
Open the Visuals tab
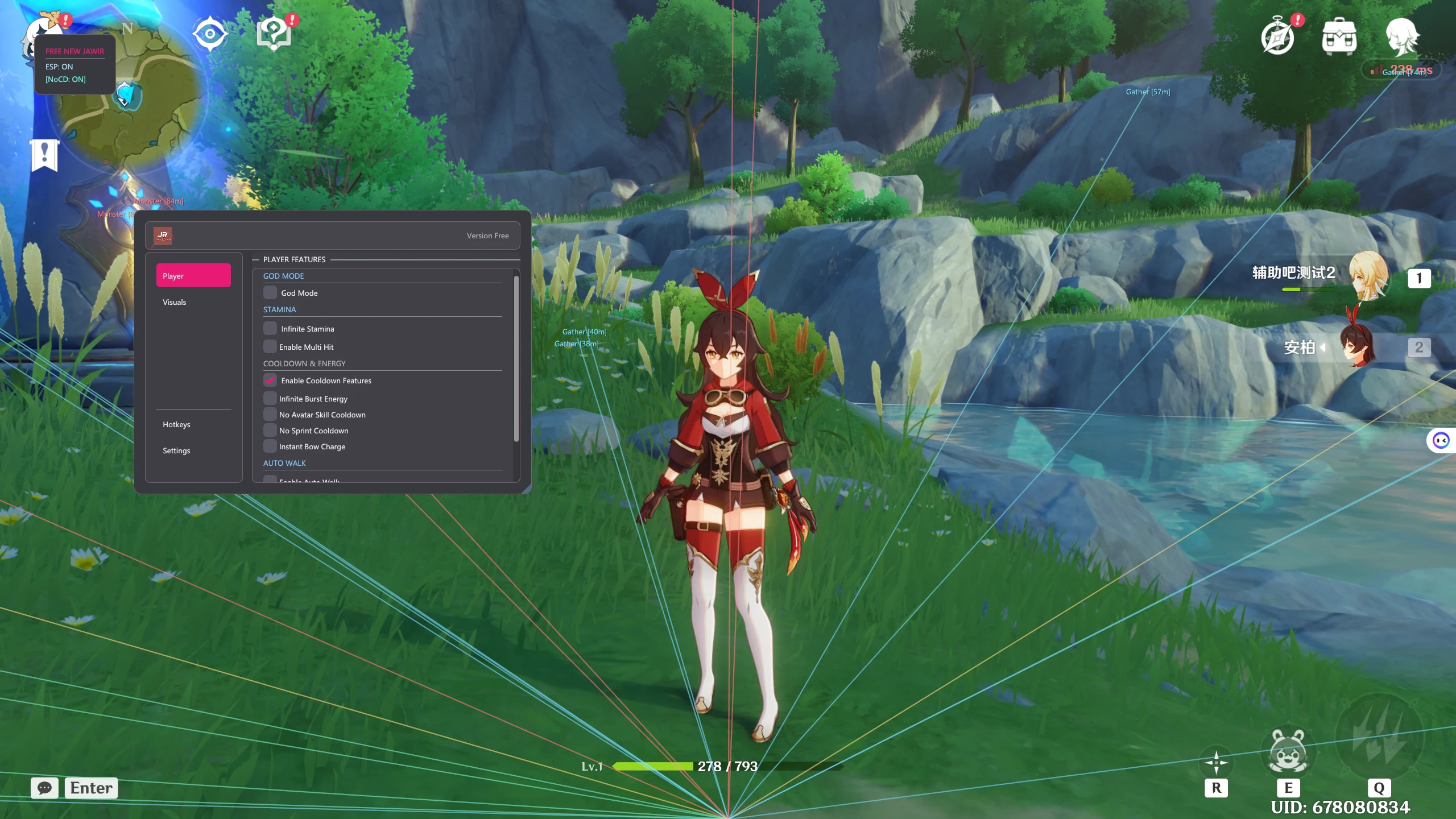coord(175,302)
